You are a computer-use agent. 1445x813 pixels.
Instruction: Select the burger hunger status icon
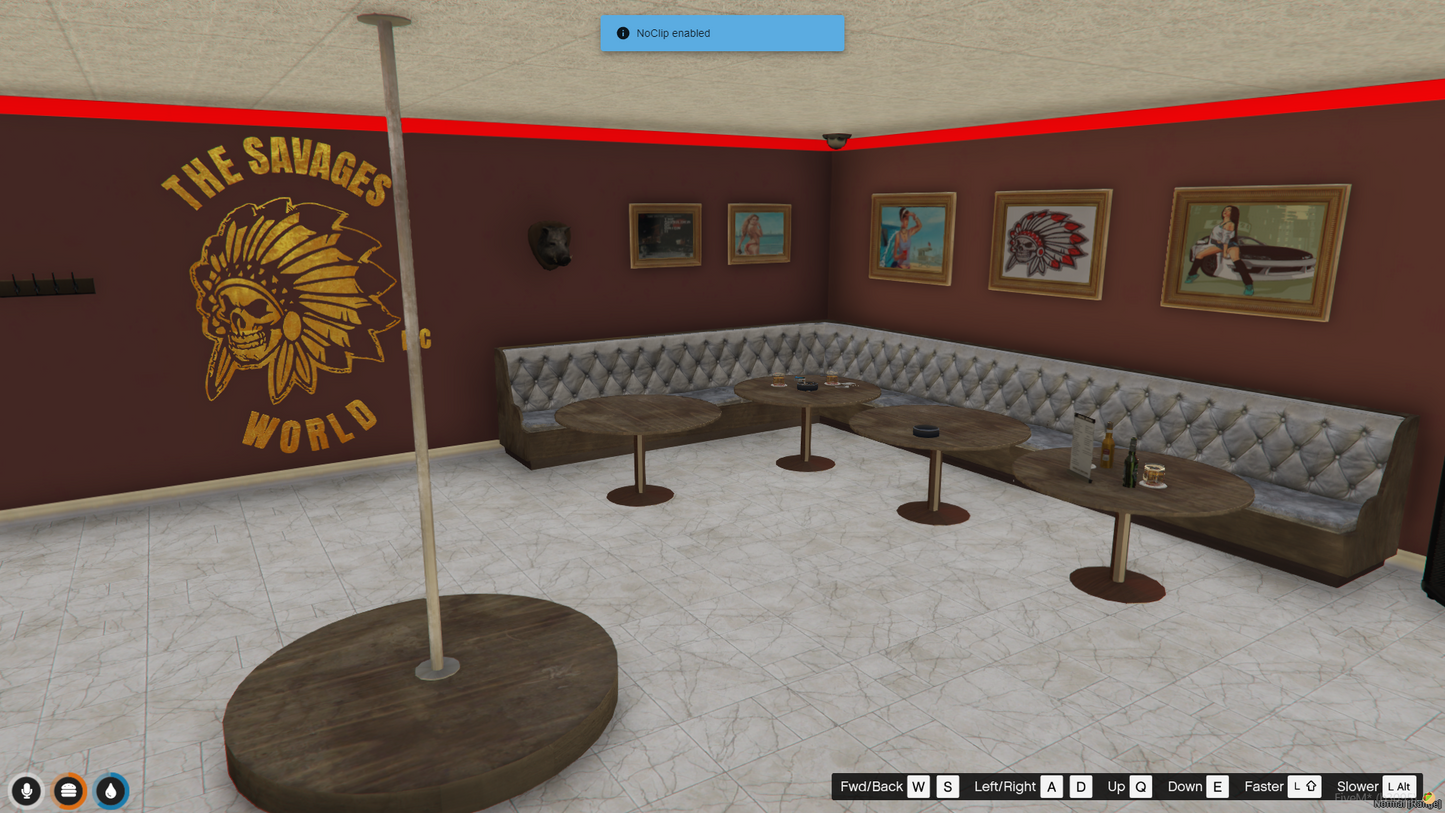coord(69,791)
